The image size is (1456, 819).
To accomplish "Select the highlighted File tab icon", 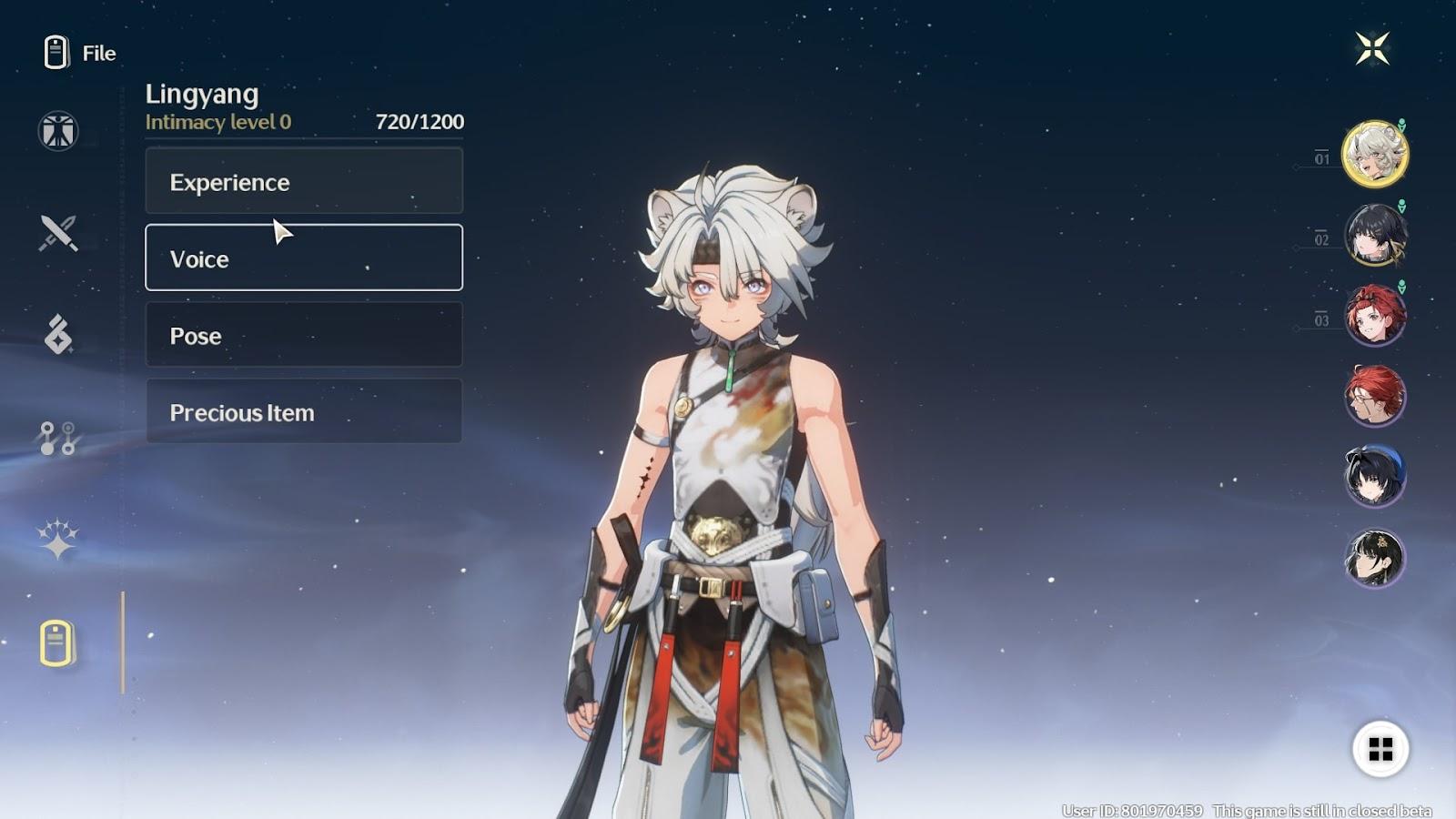I will (x=57, y=643).
